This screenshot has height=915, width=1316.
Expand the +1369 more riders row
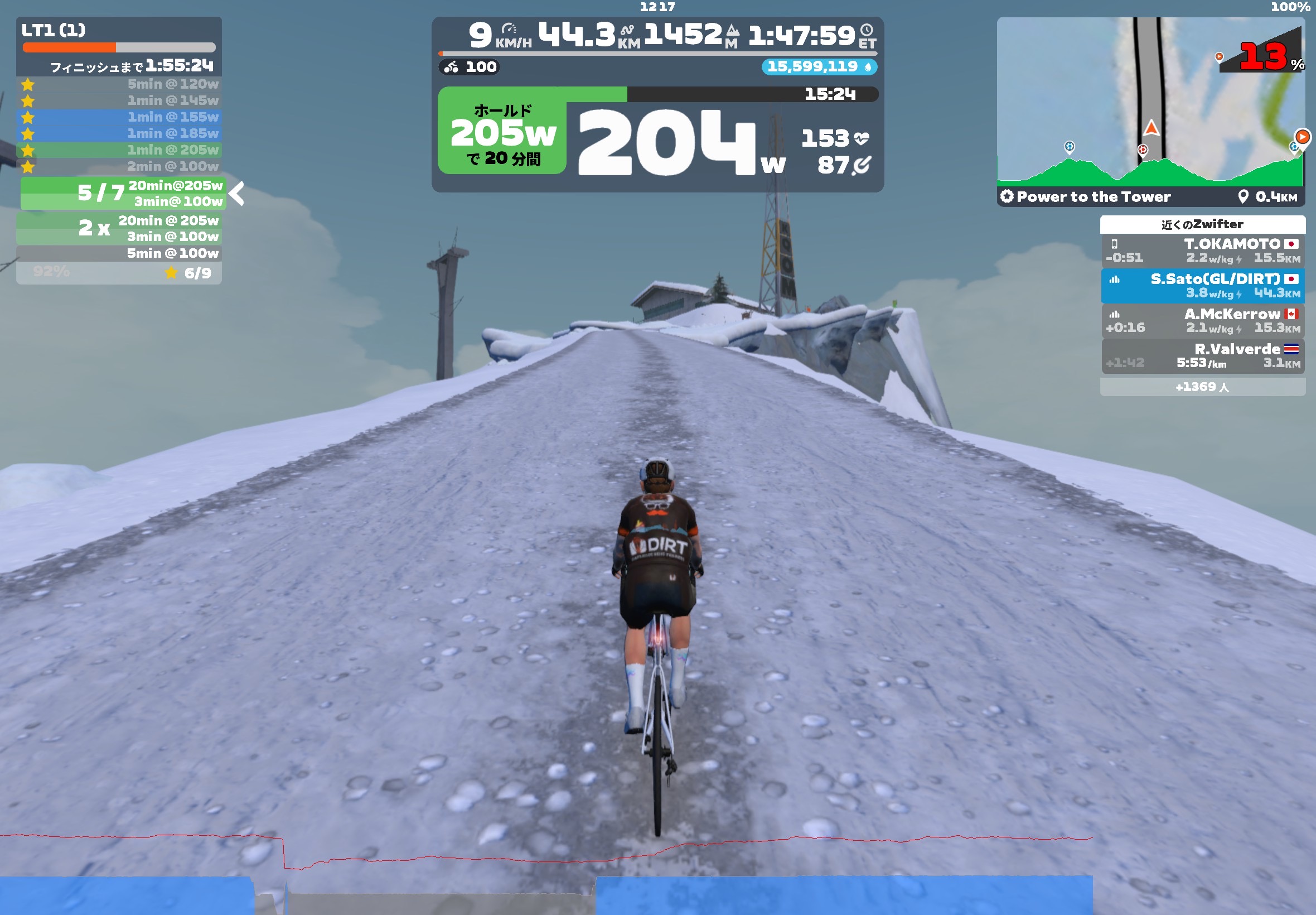tap(1202, 387)
